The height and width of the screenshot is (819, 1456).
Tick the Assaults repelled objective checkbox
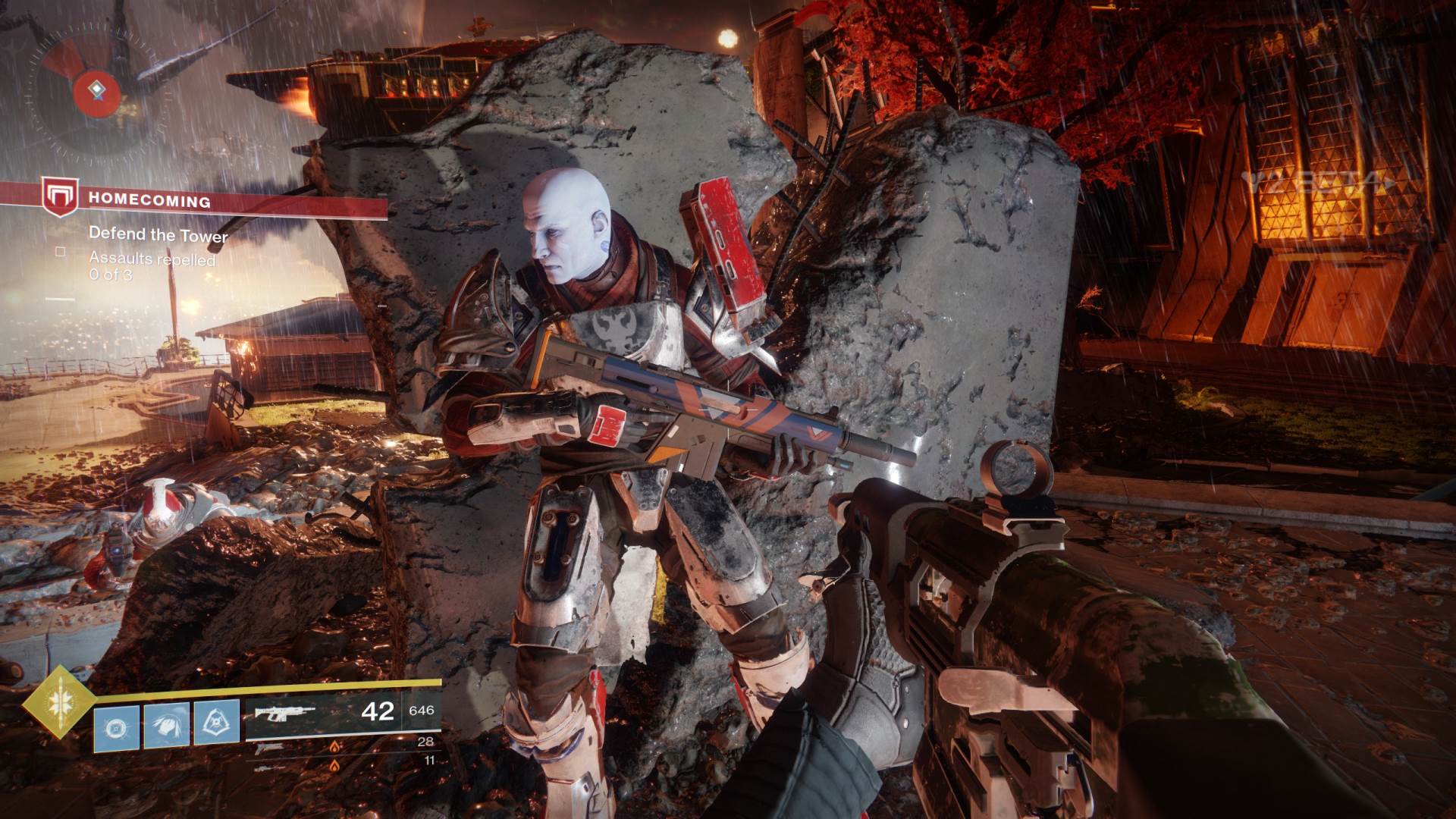click(61, 252)
